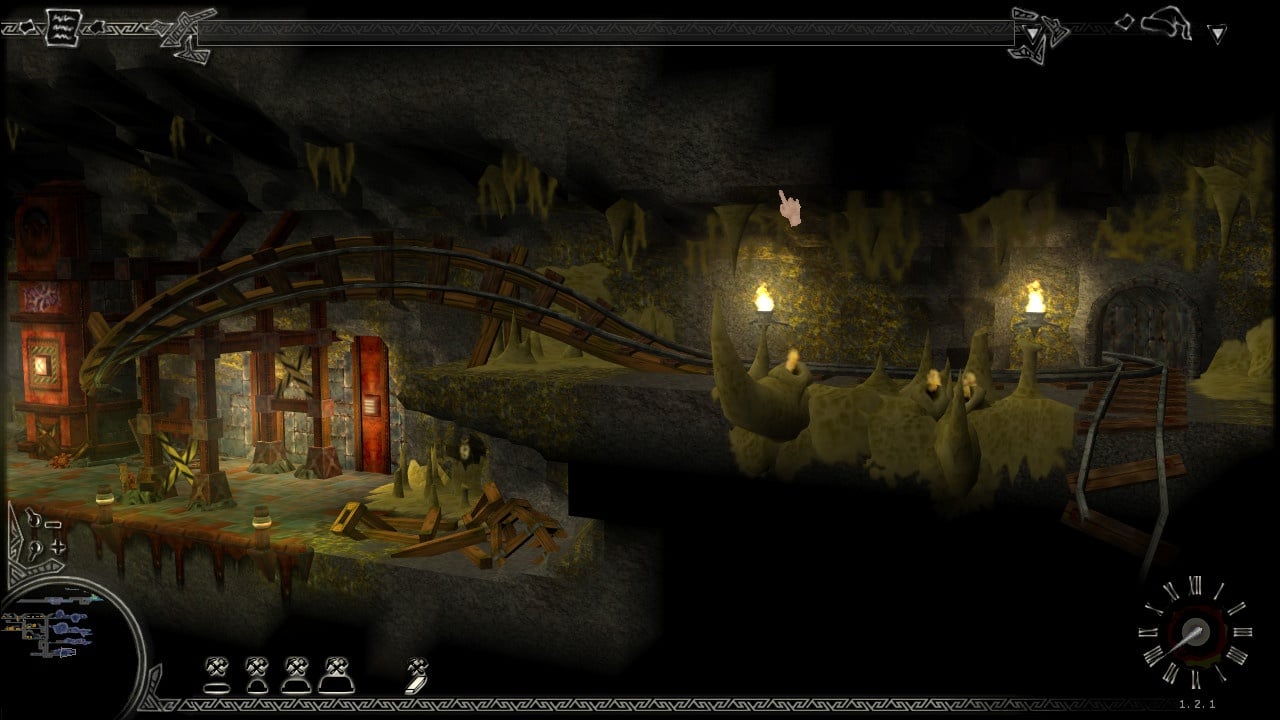The image size is (1280, 720).
Task: Click the roman numeral clock dial
Action: pos(1193,632)
